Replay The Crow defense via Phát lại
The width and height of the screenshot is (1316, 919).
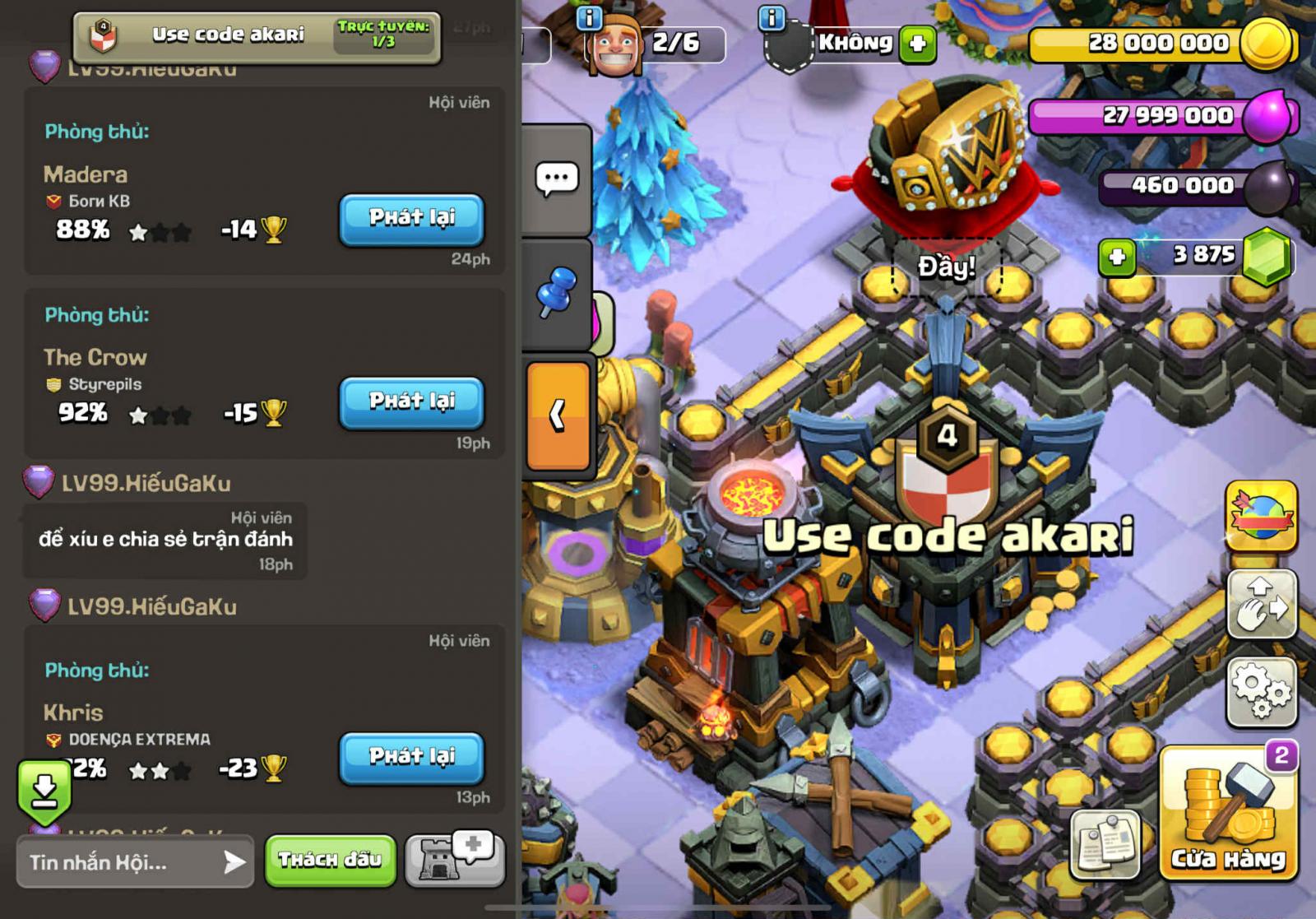tap(411, 403)
